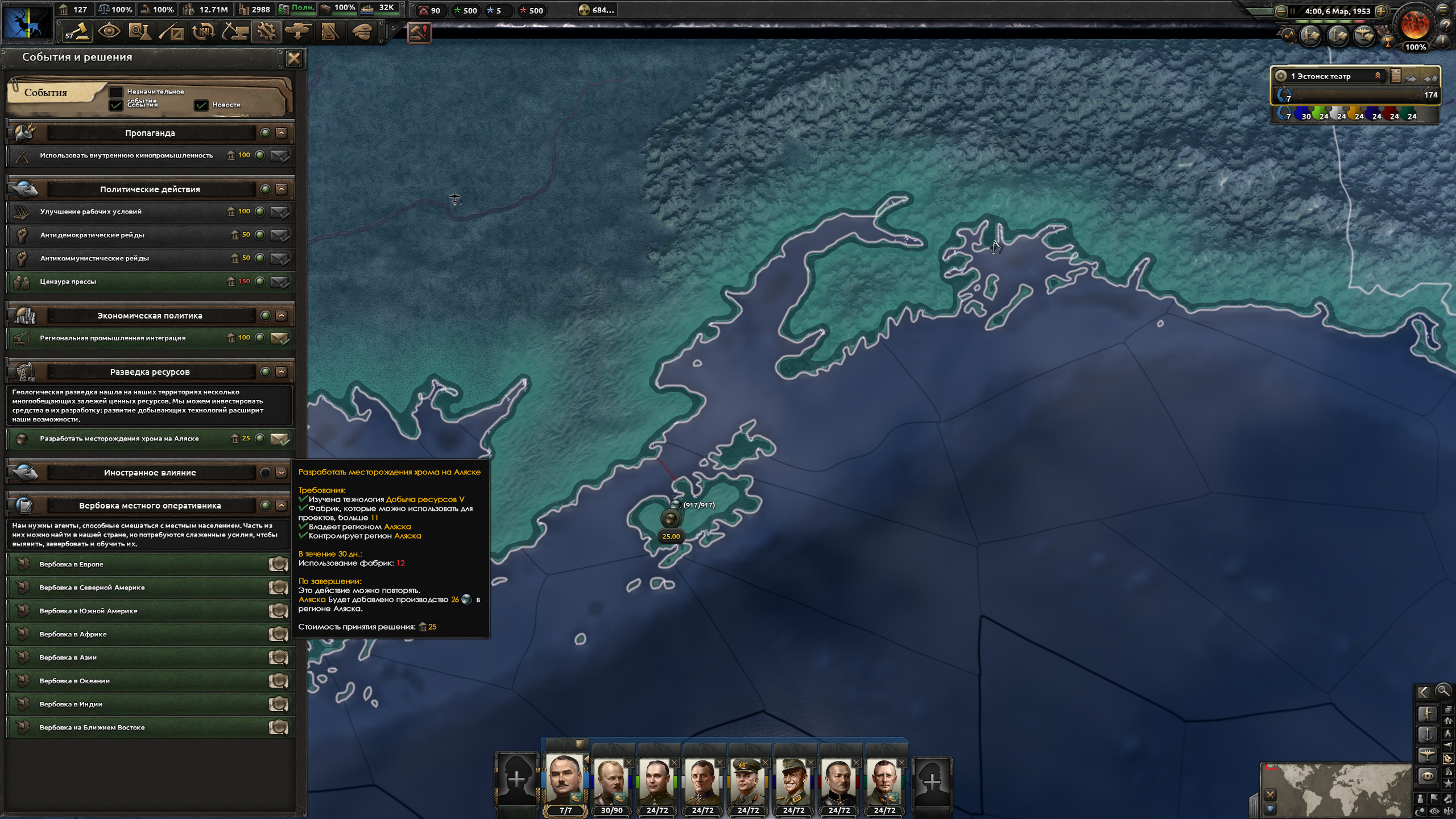The height and width of the screenshot is (819, 1456).
Task: Open the trade panel (circular arrows icon)
Action: pyautogui.click(x=203, y=31)
